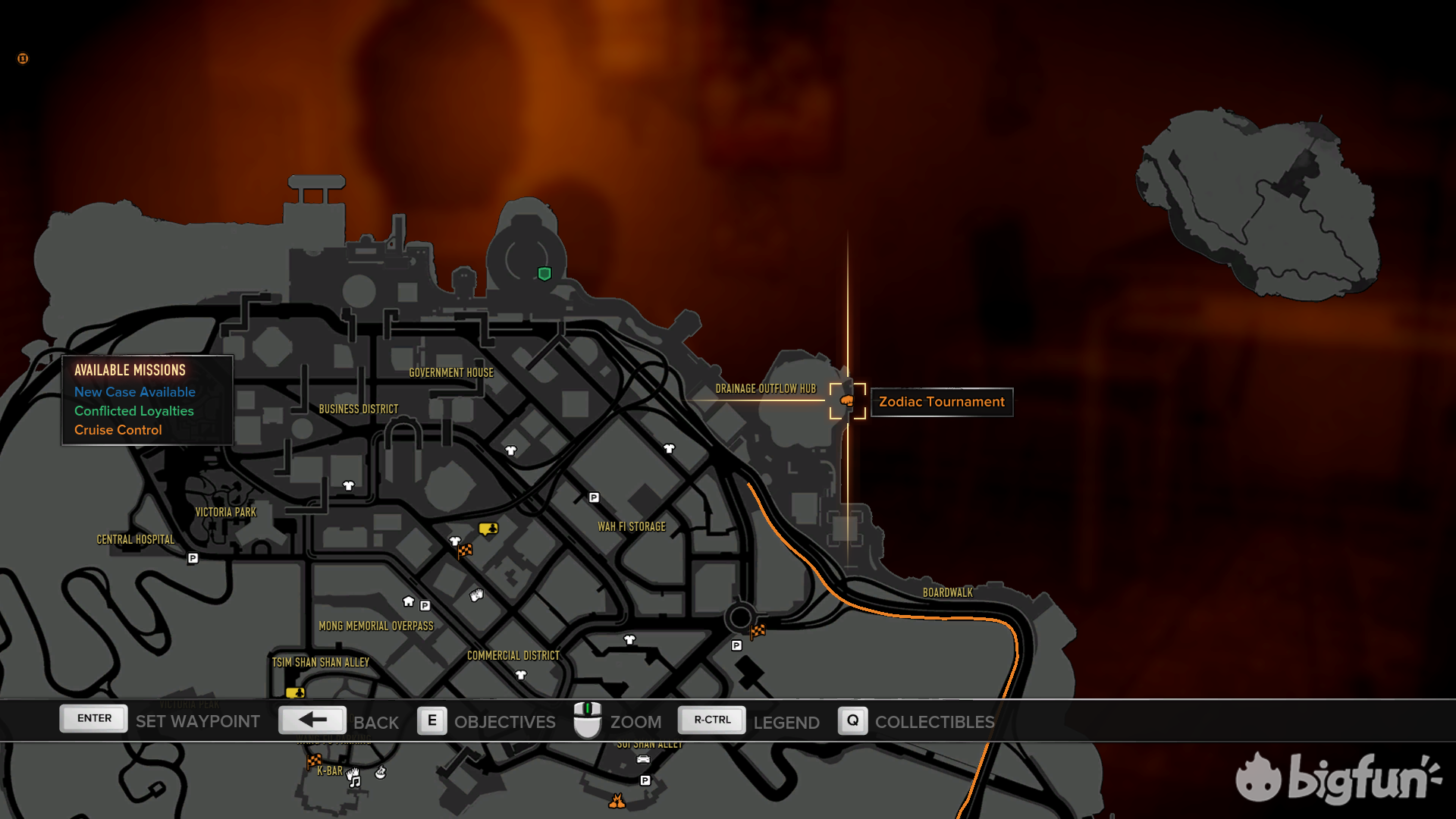Pick the race flag marker beside K-Bar
The width and height of the screenshot is (1456, 819).
(x=314, y=761)
